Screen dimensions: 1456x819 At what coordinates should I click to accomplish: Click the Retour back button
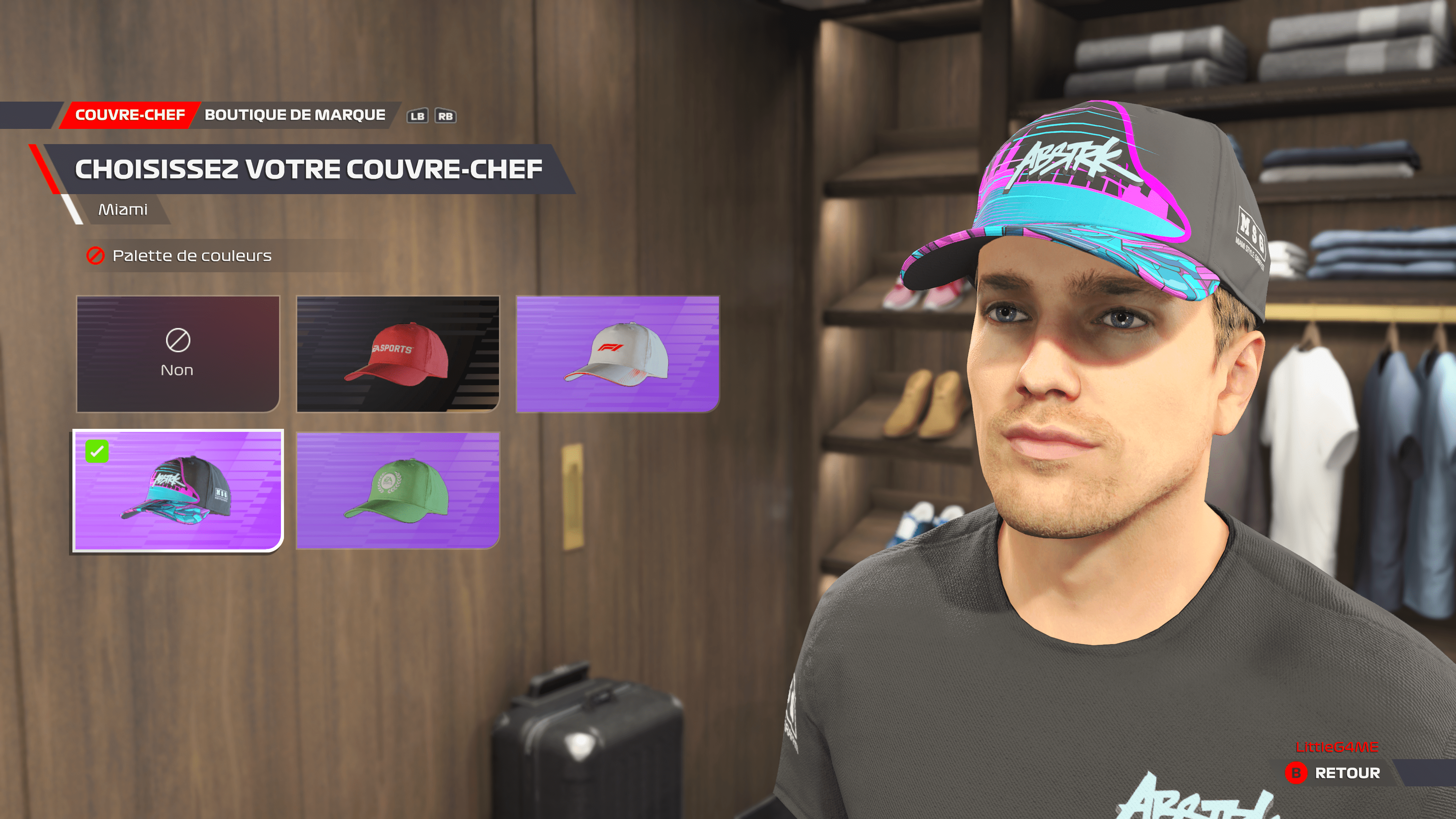coord(1334,773)
